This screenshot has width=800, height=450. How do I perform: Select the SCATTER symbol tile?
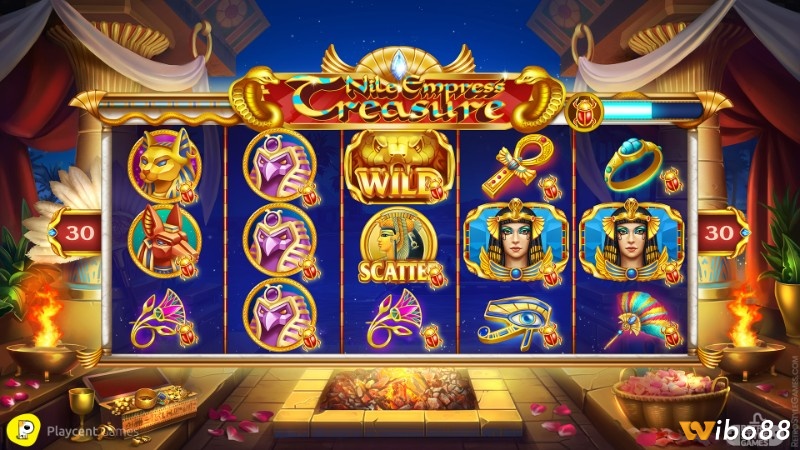click(399, 245)
